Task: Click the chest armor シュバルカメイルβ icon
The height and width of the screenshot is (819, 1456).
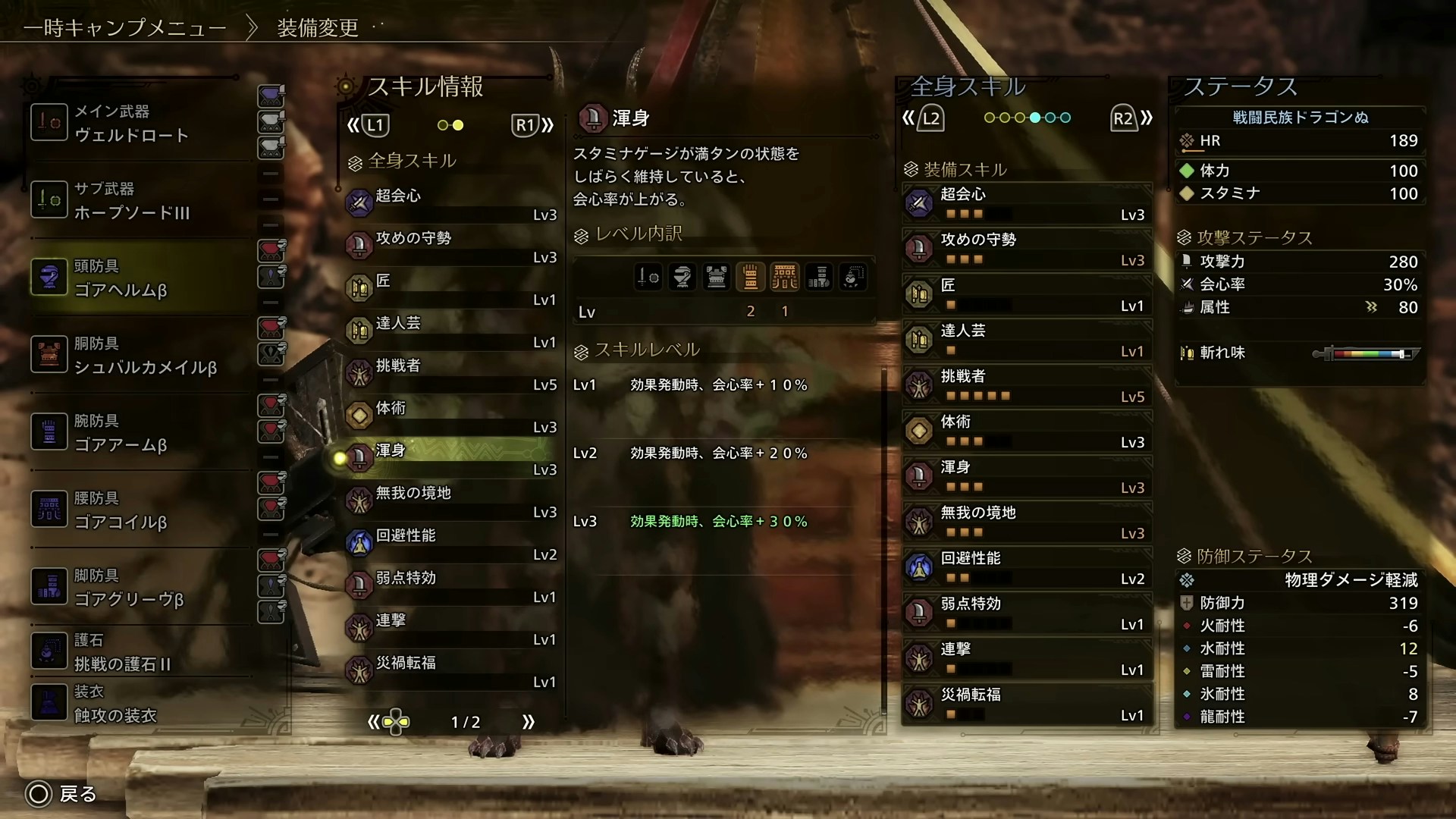Action: coord(49,354)
